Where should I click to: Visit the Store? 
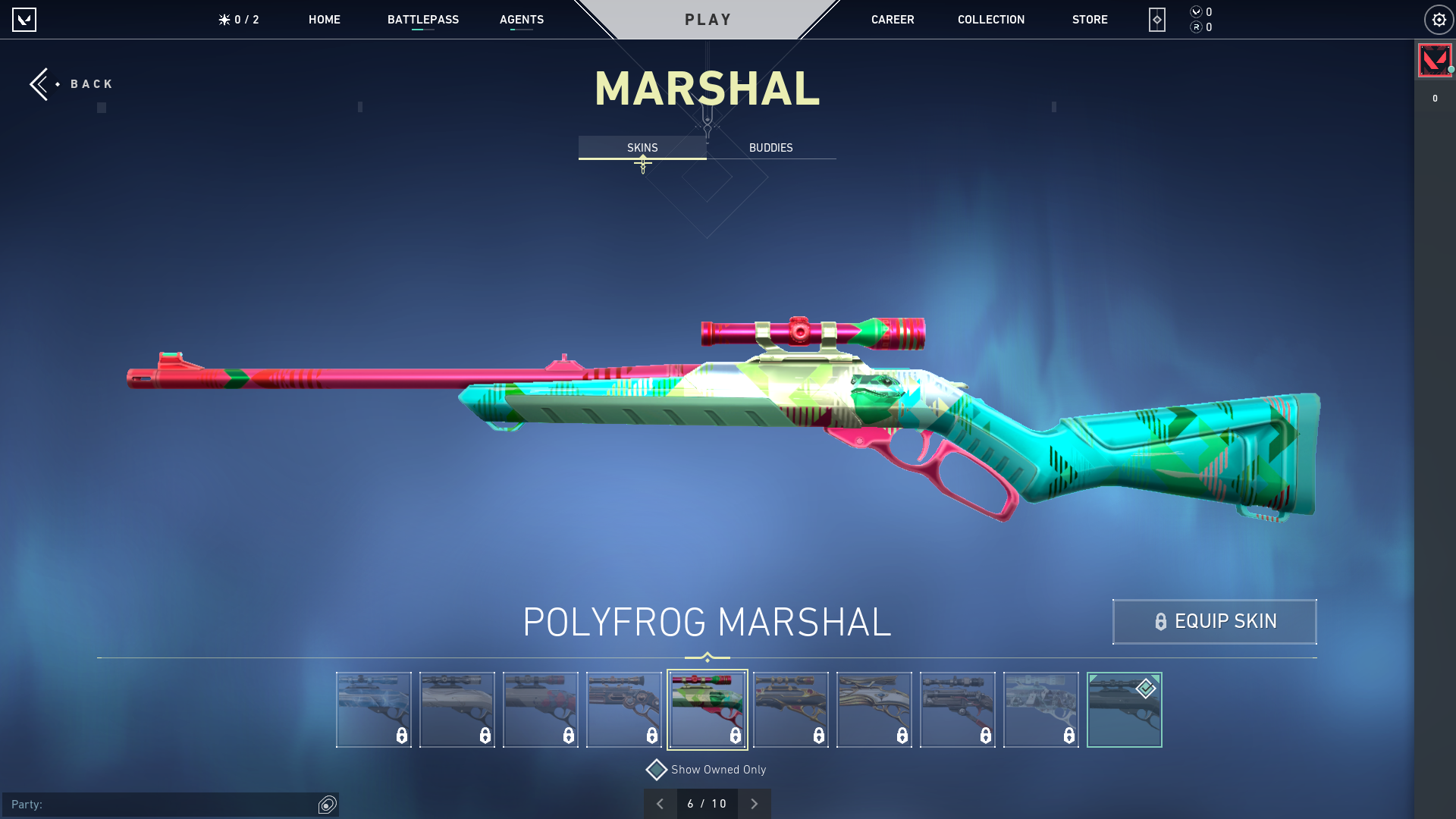[1089, 20]
